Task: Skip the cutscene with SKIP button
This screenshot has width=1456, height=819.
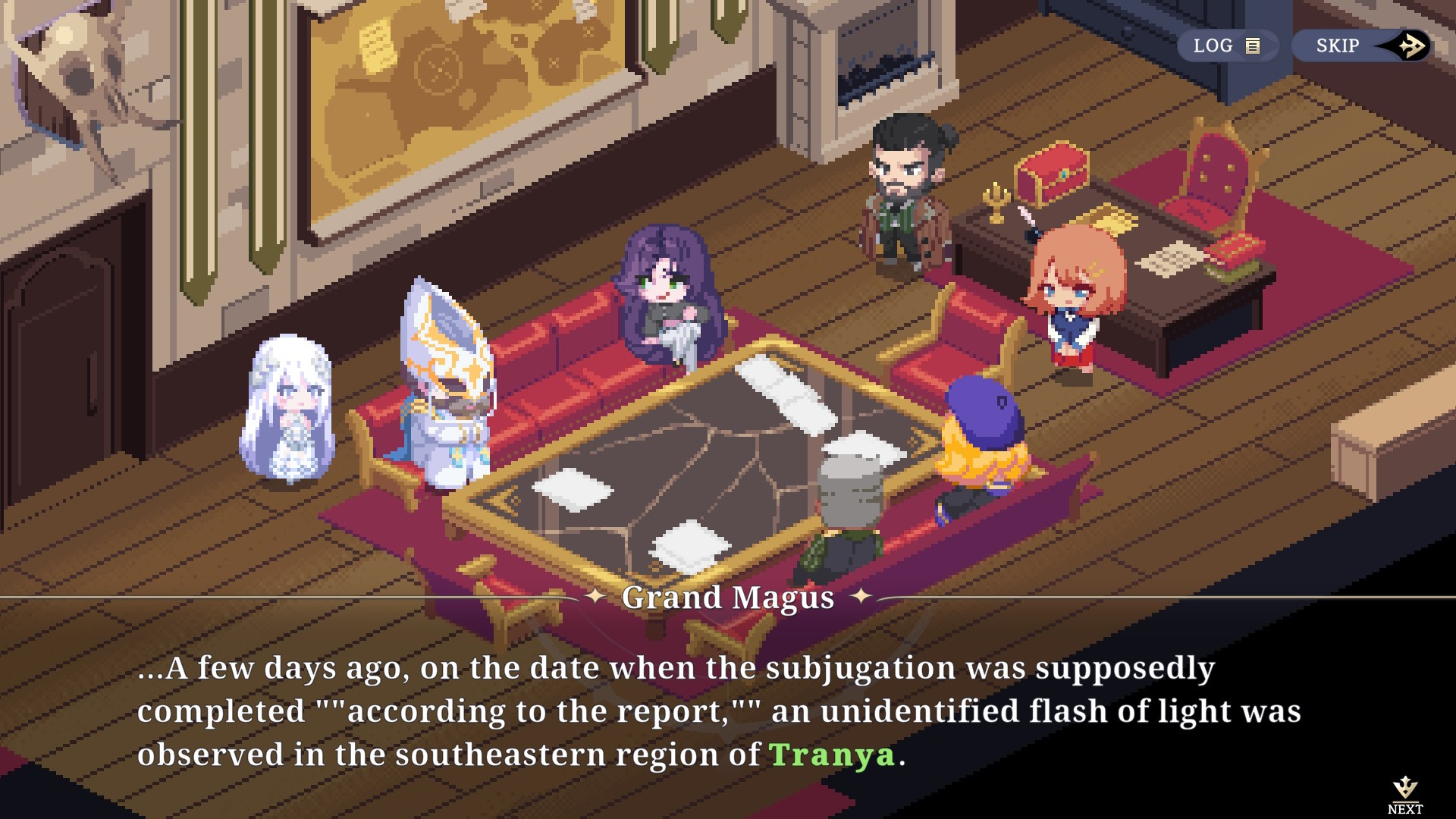Action: click(x=1362, y=45)
